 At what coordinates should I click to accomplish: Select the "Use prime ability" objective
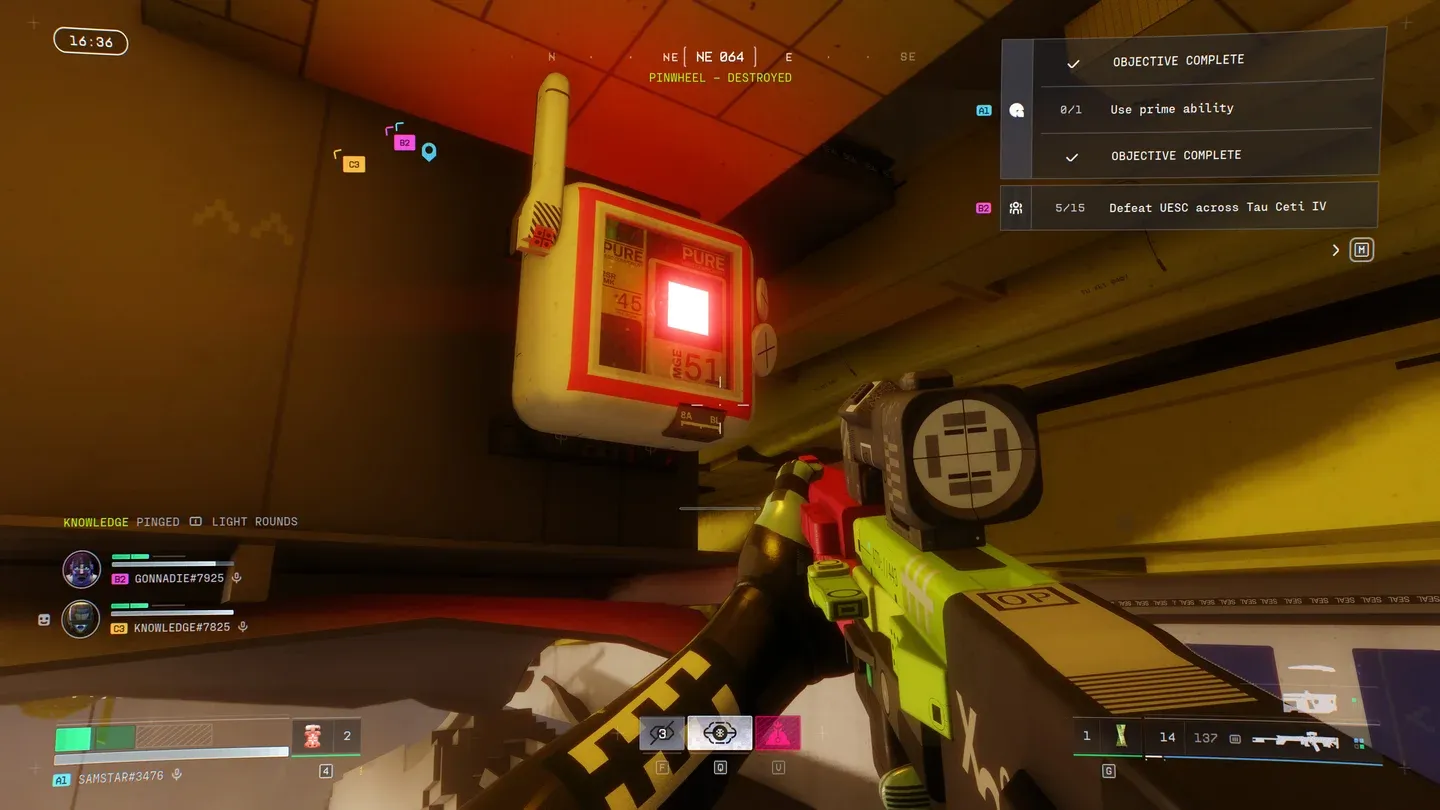coord(1171,109)
